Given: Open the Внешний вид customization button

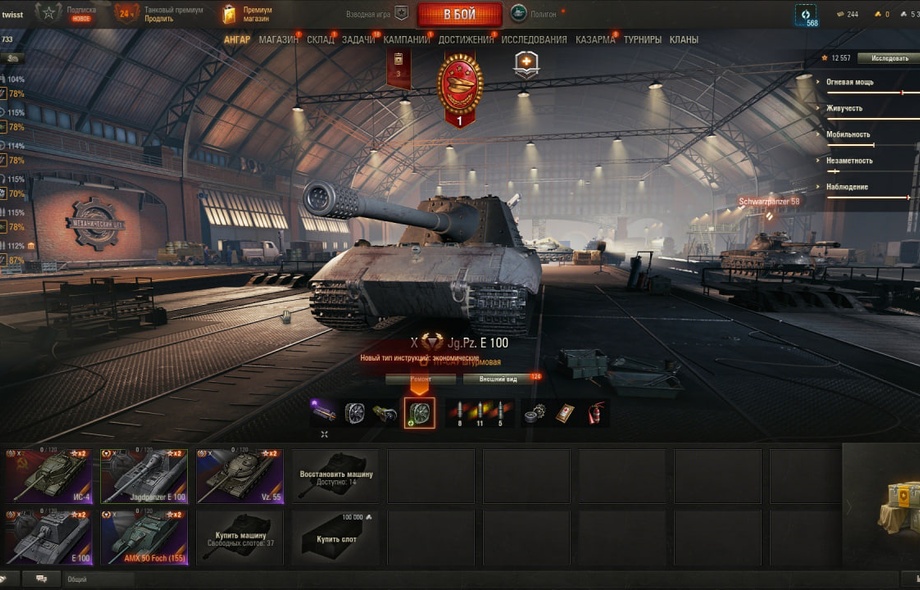Looking at the screenshot, I should 498,380.
